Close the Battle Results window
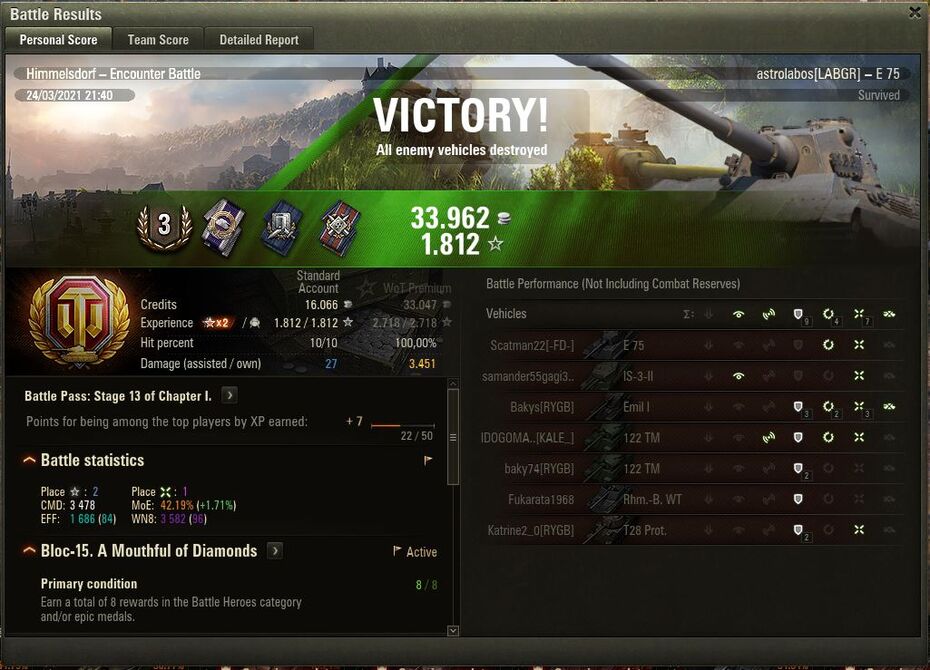The width and height of the screenshot is (930, 670). (x=914, y=13)
